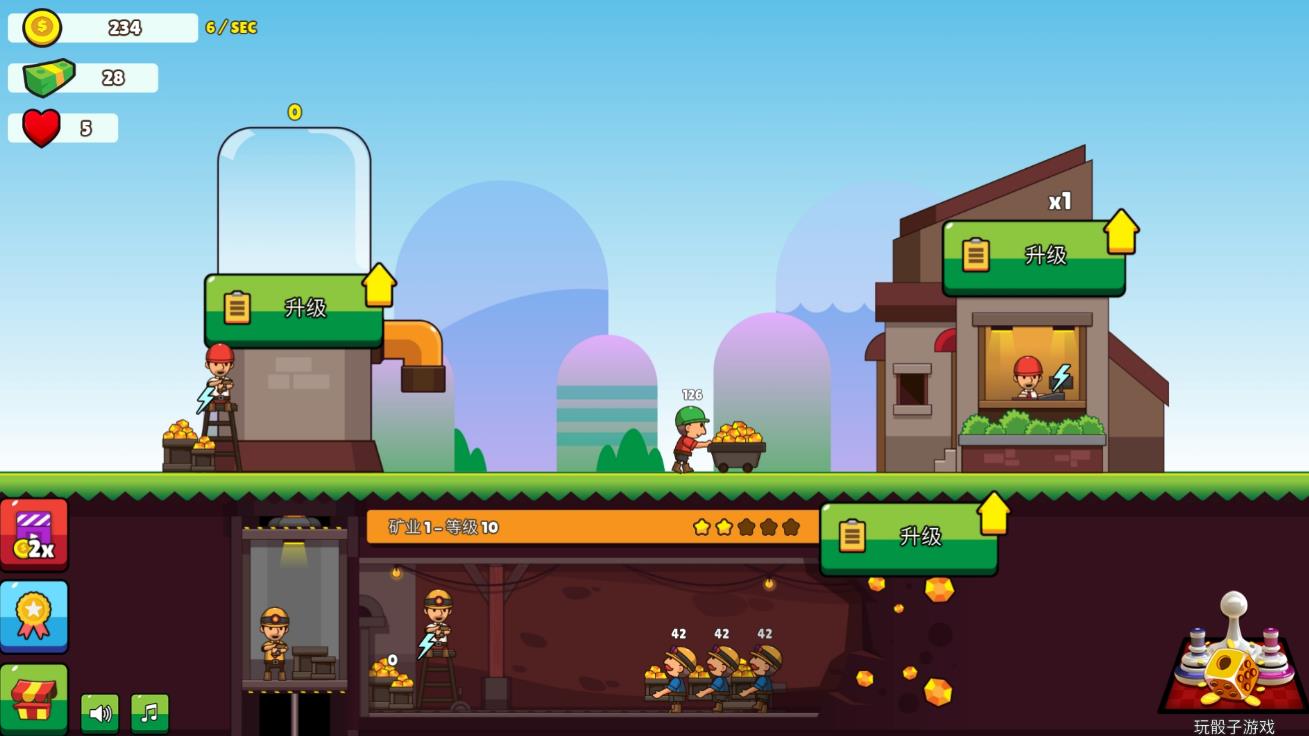Viewport: 1309px width, 736px height.
Task: Activate the 2x coin video boost
Action: (x=34, y=535)
